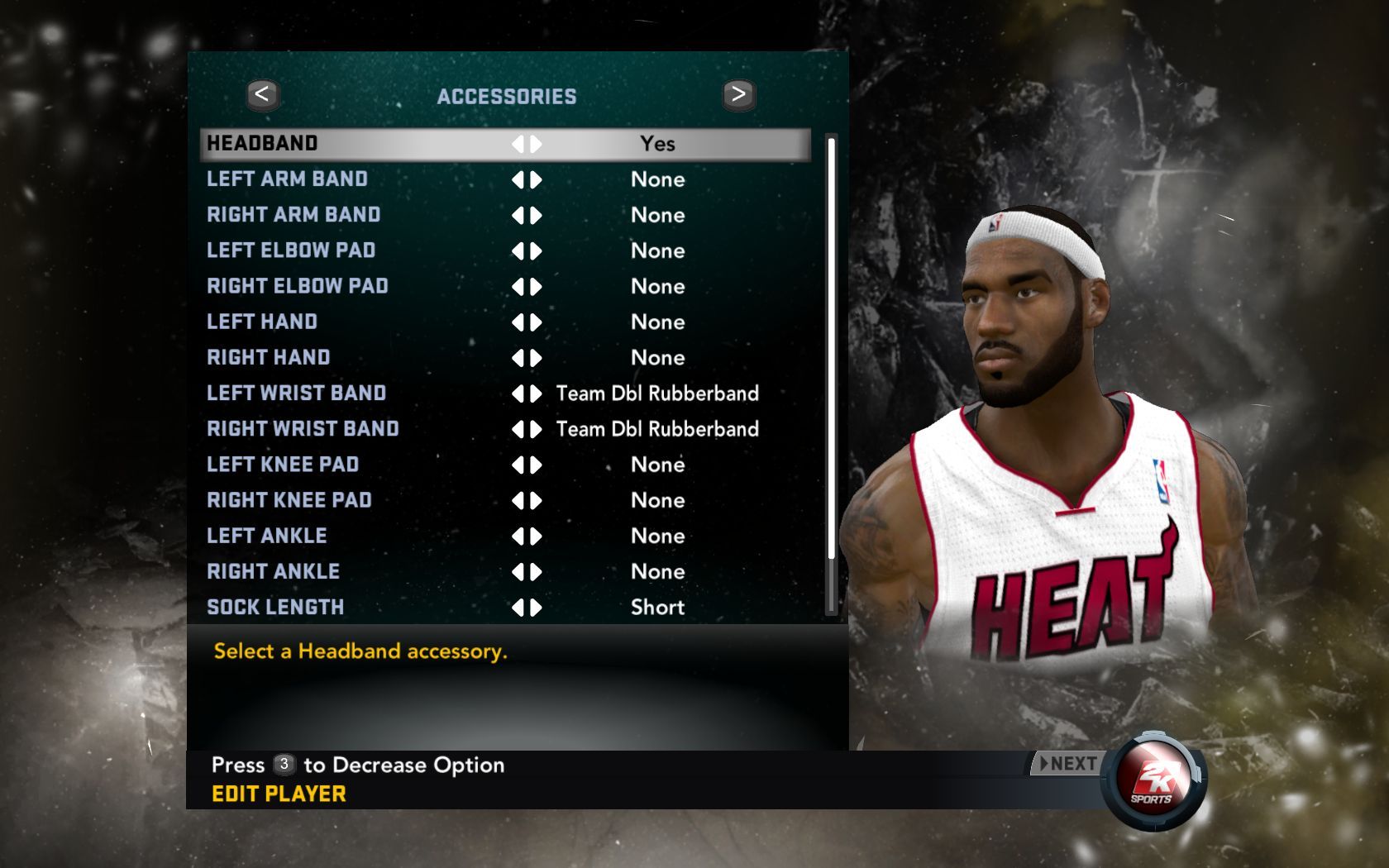Highlight the Left Ankle row

(x=267, y=536)
